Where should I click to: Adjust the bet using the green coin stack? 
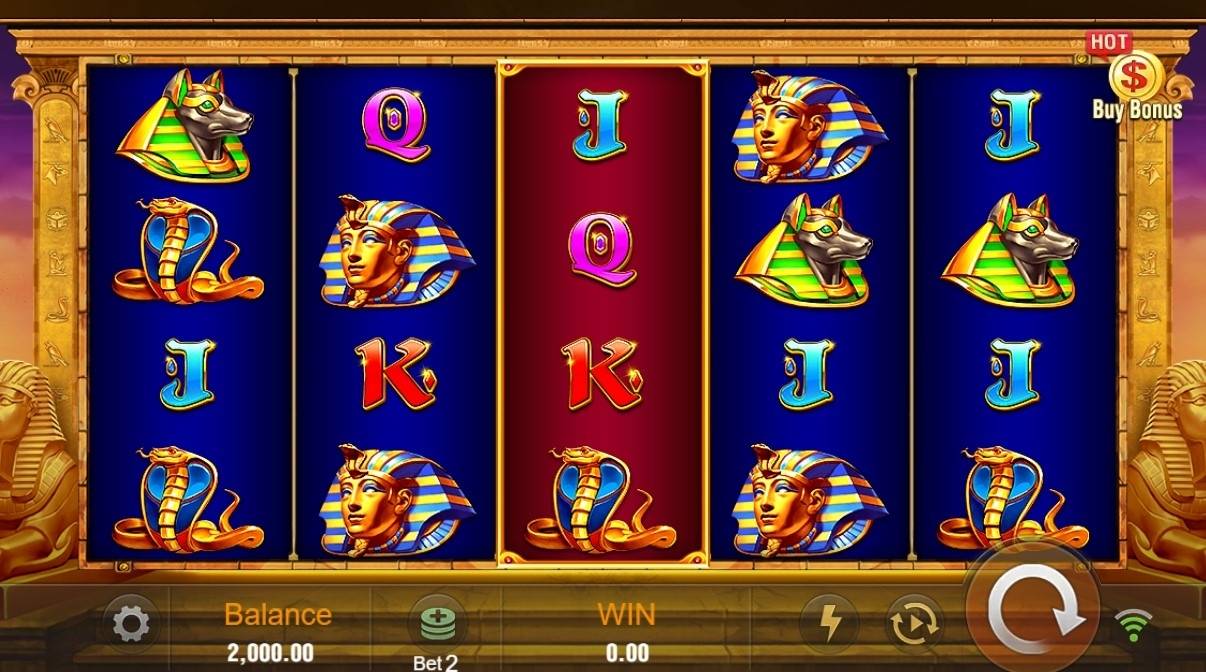(x=437, y=624)
